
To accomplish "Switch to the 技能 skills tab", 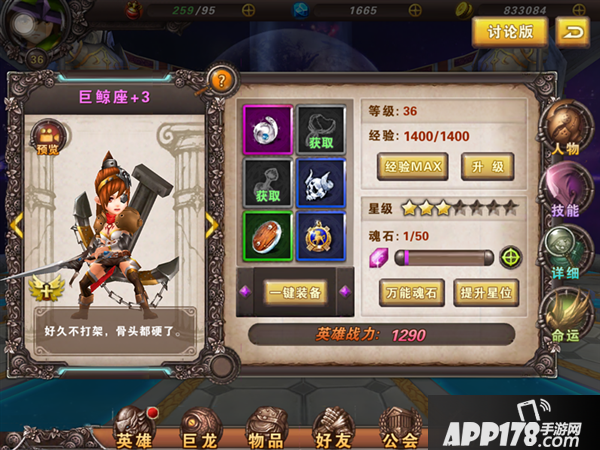I will click(x=564, y=192).
